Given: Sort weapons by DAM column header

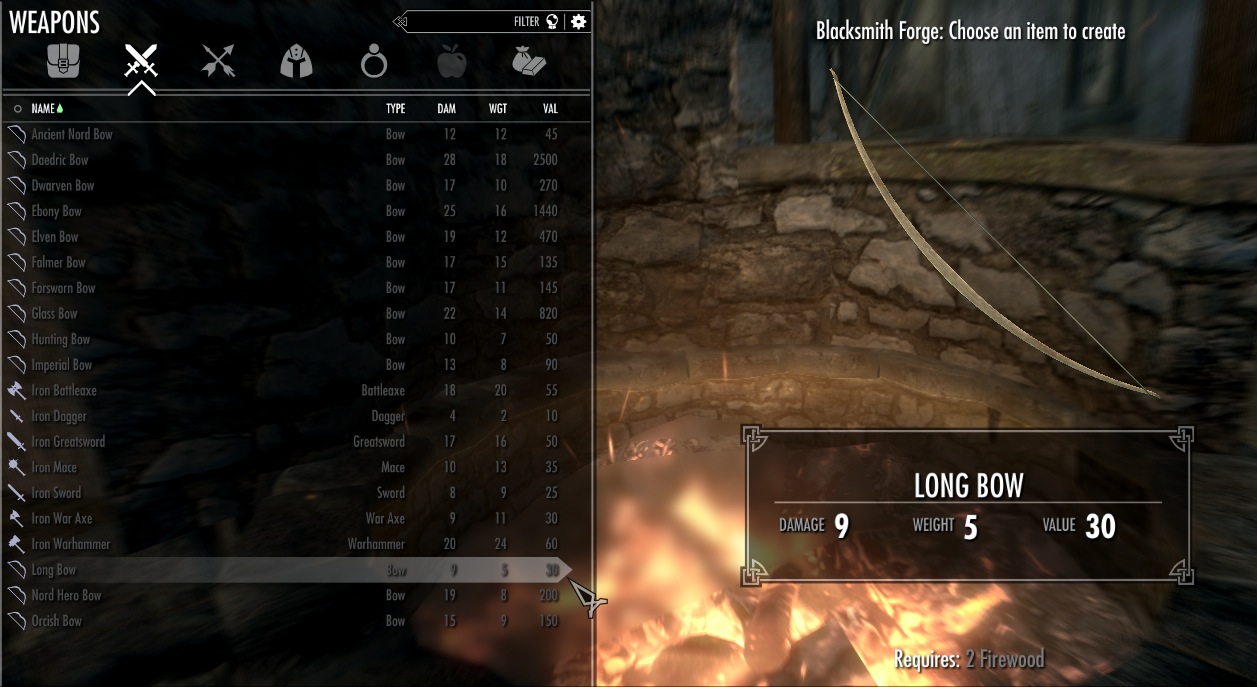Looking at the screenshot, I should [x=447, y=108].
